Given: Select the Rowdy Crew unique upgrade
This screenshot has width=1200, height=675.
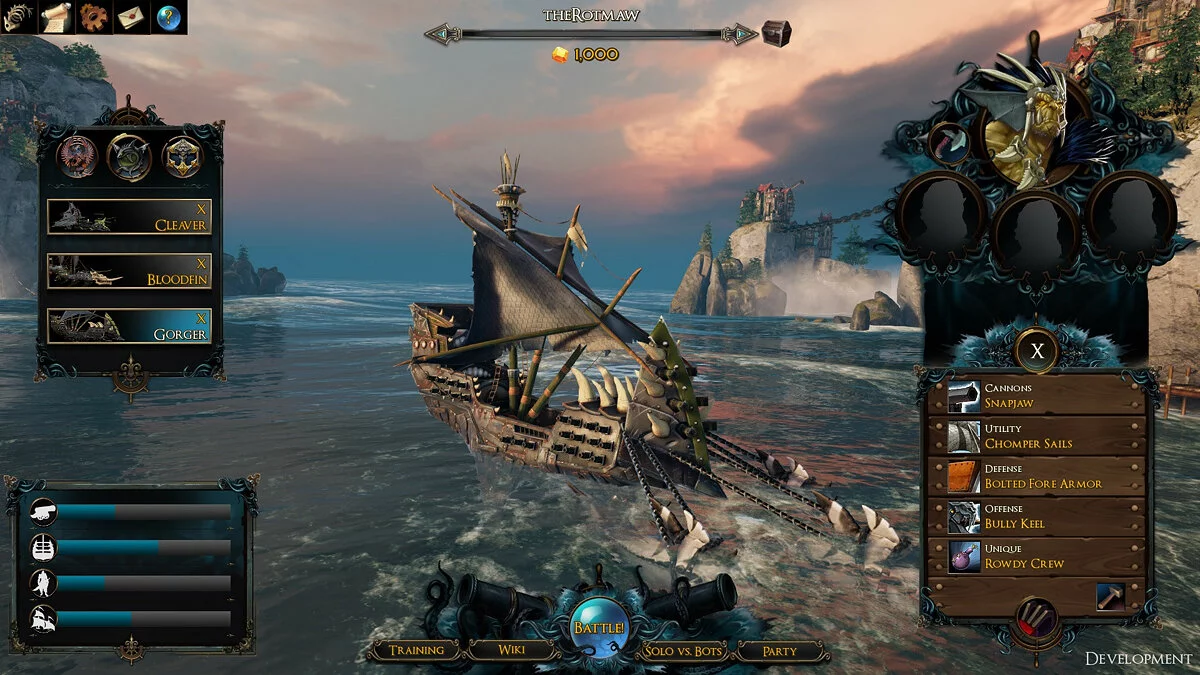Looking at the screenshot, I should point(1036,556).
